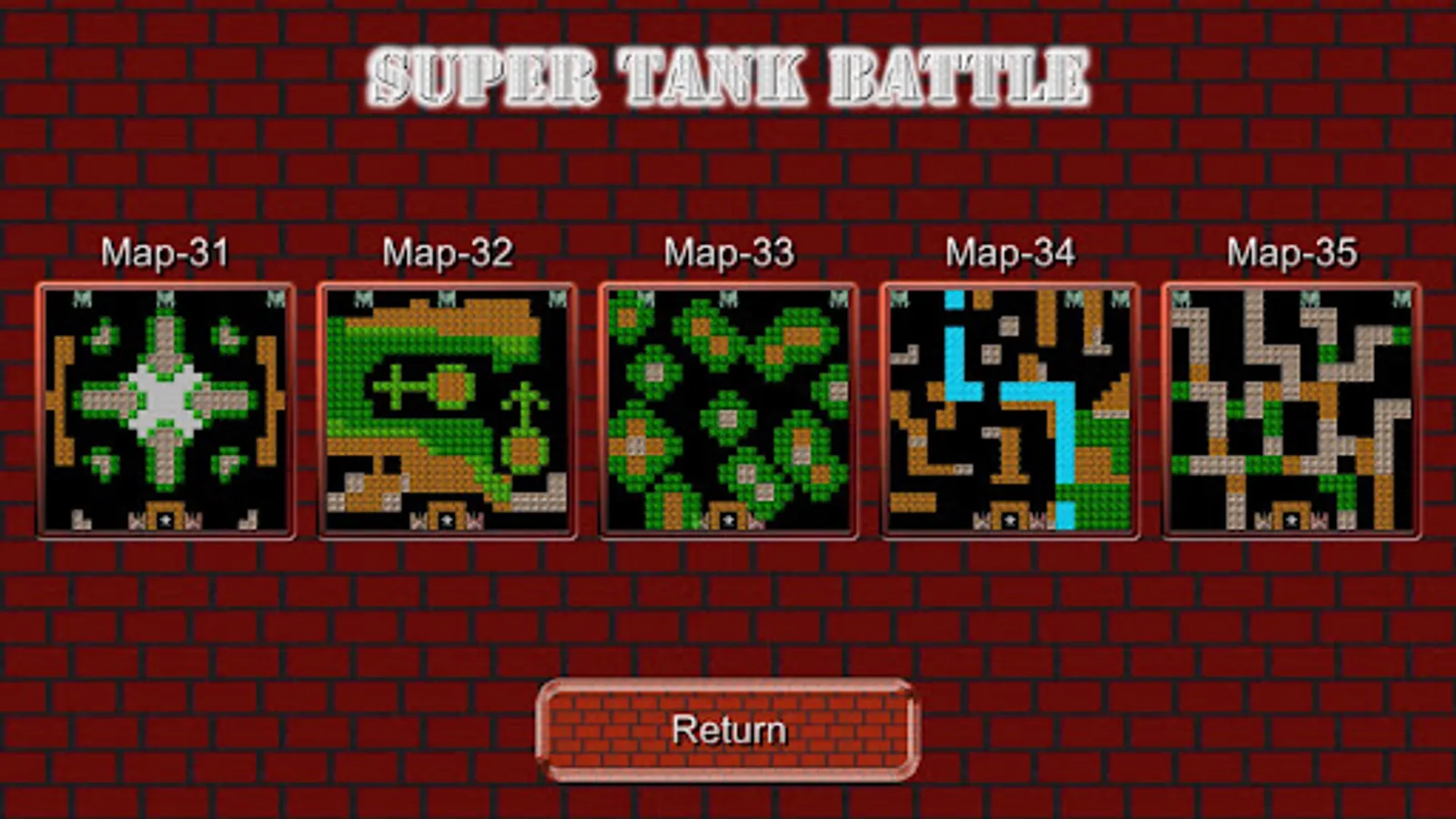Viewport: 1456px width, 819px height.
Task: Click the center enemy M marker in Map-33
Action: (727, 298)
